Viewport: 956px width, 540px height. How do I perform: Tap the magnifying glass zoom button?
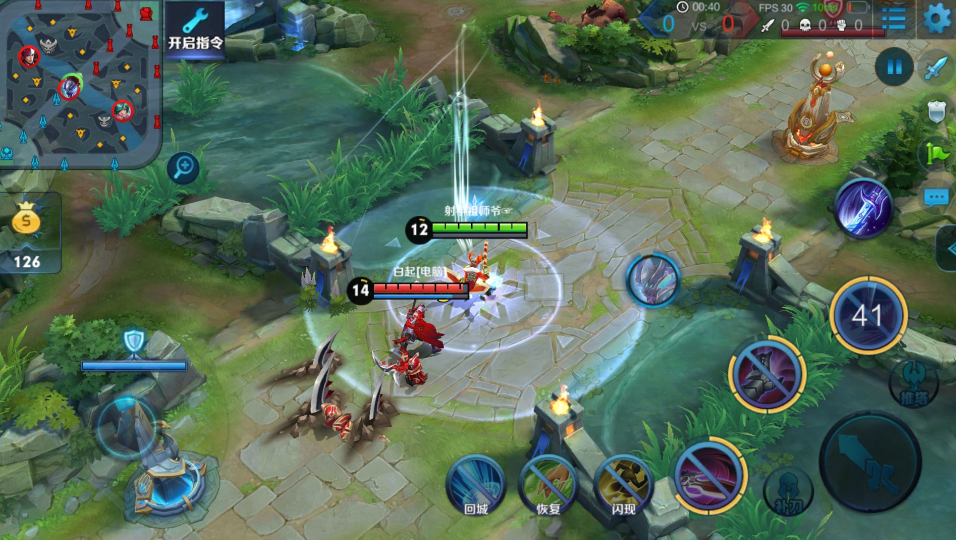coord(183,167)
